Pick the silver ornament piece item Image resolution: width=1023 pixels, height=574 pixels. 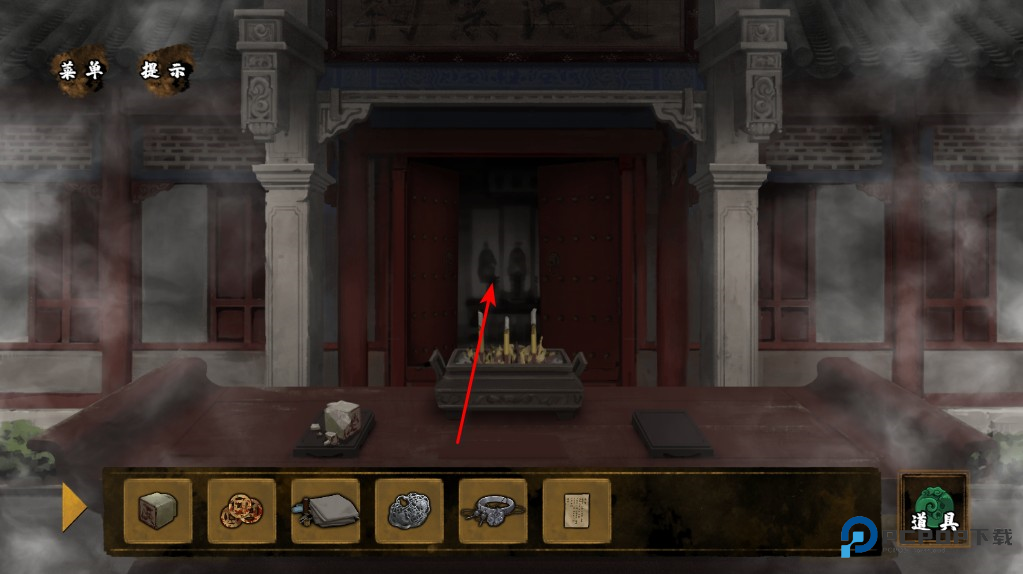[409, 511]
